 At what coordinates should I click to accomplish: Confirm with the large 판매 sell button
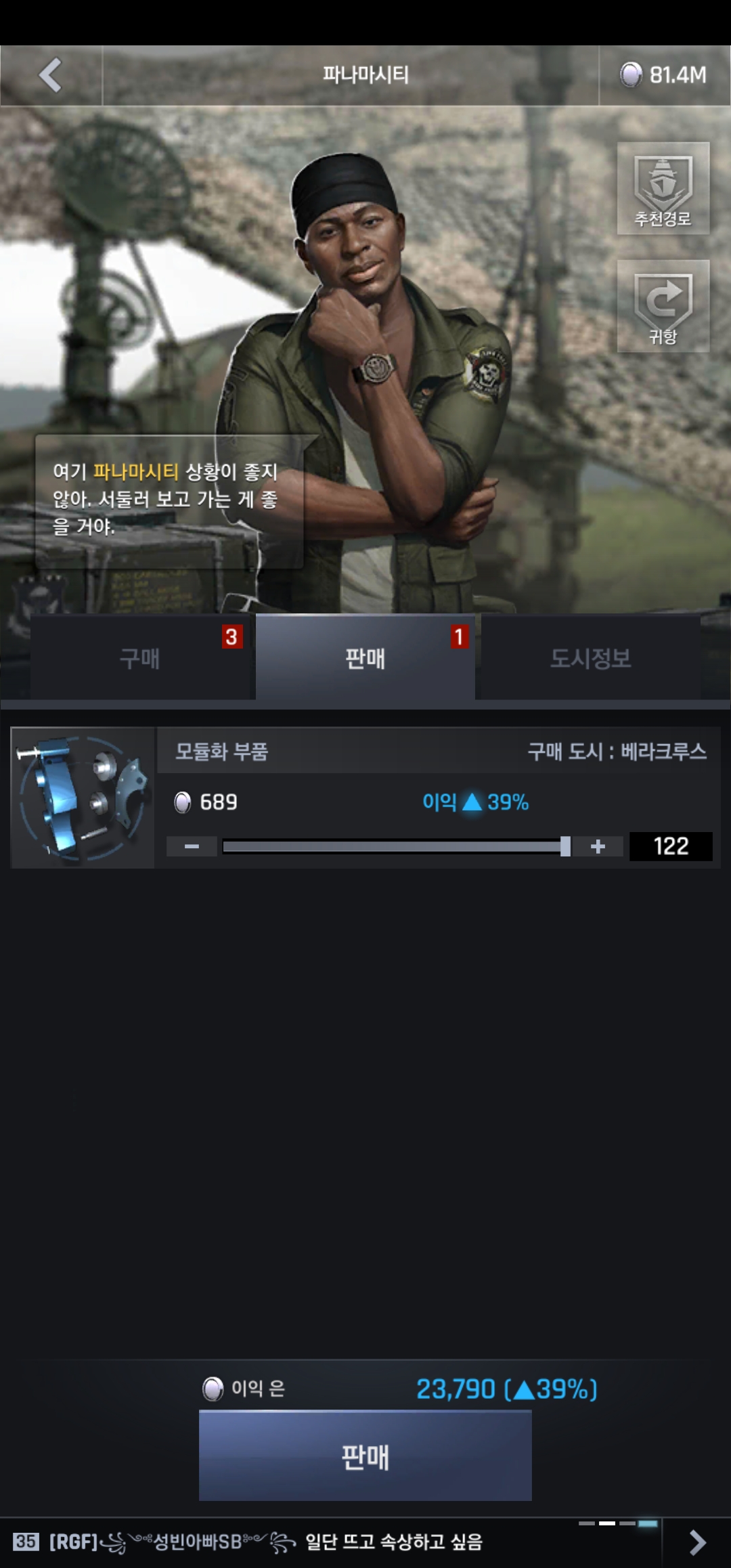tap(365, 1456)
